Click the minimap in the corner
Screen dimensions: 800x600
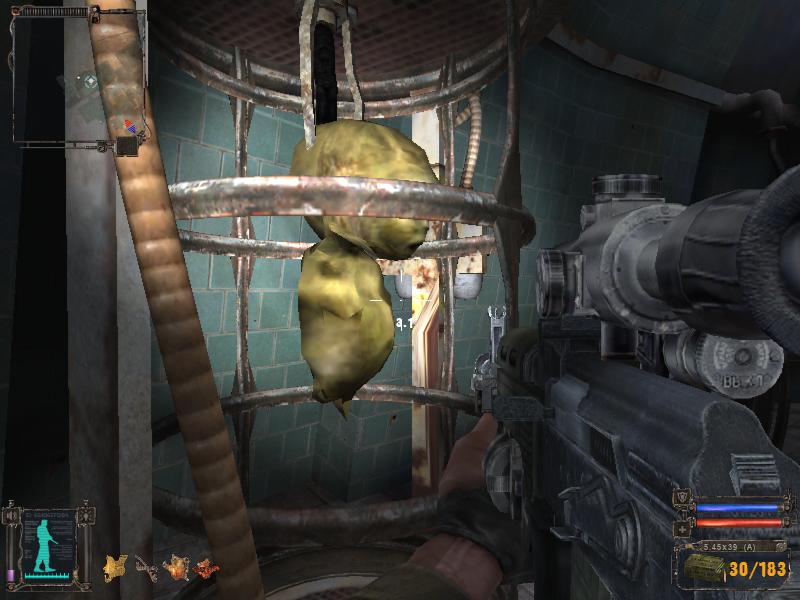75,80
